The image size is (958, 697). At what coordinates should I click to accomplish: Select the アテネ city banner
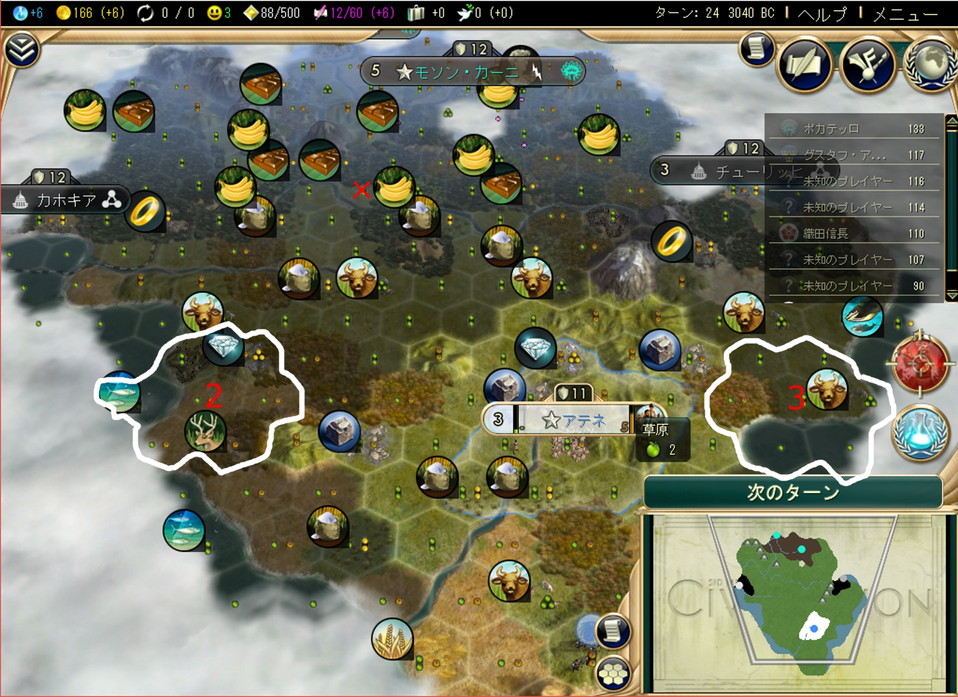pyautogui.click(x=573, y=420)
